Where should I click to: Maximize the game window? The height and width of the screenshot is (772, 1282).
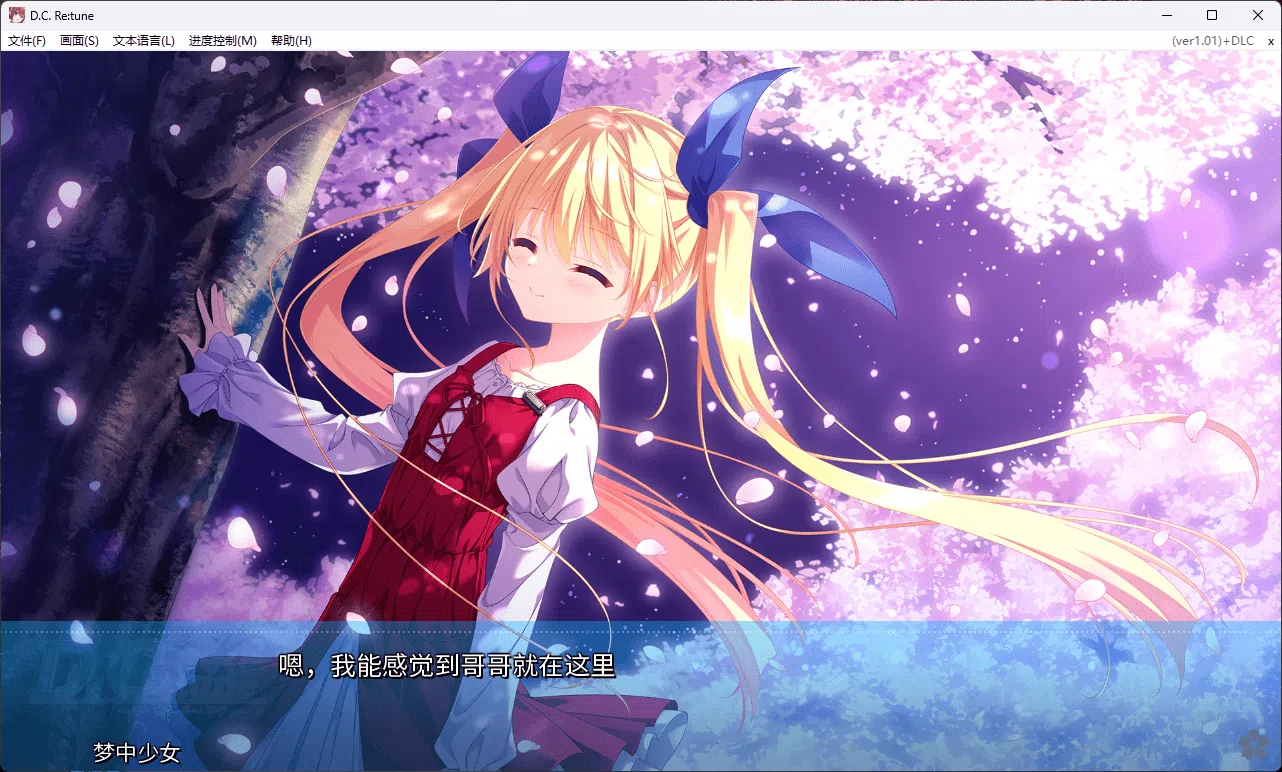point(1211,14)
